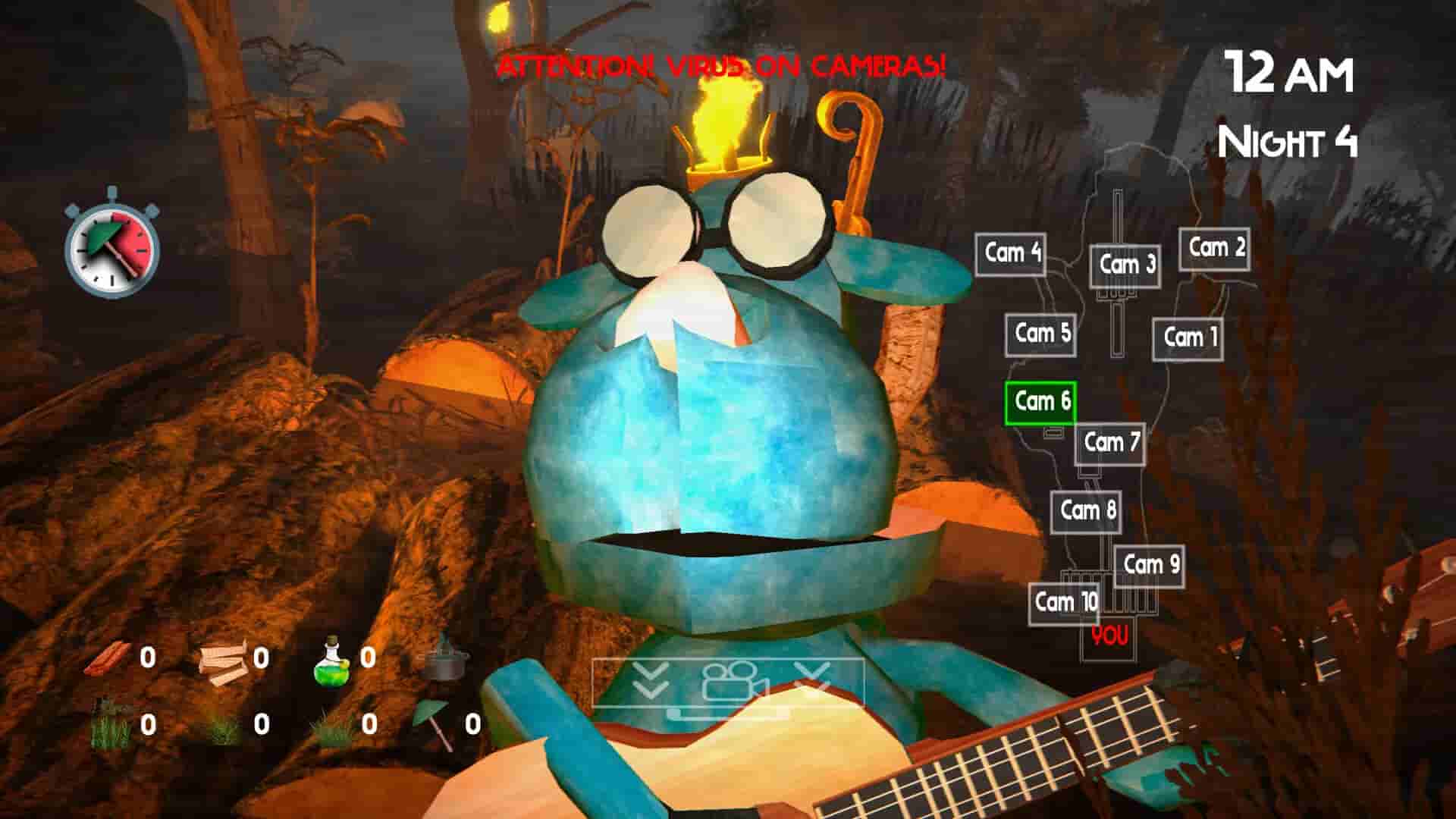The image size is (1456, 819).
Task: Select Cam 4 on the map
Action: [x=1009, y=251]
